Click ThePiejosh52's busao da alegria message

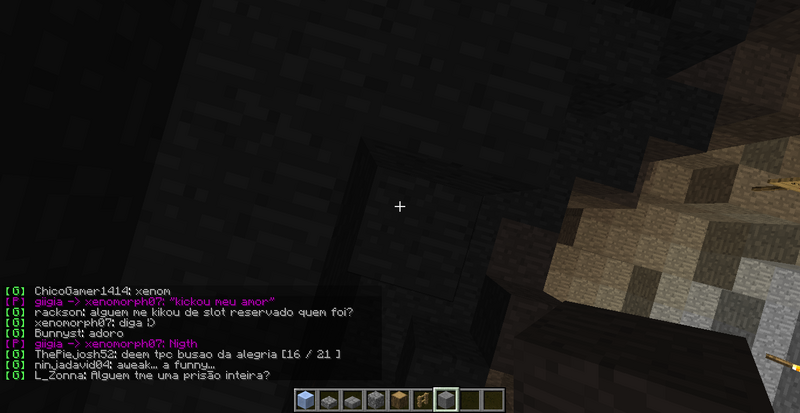187,354
